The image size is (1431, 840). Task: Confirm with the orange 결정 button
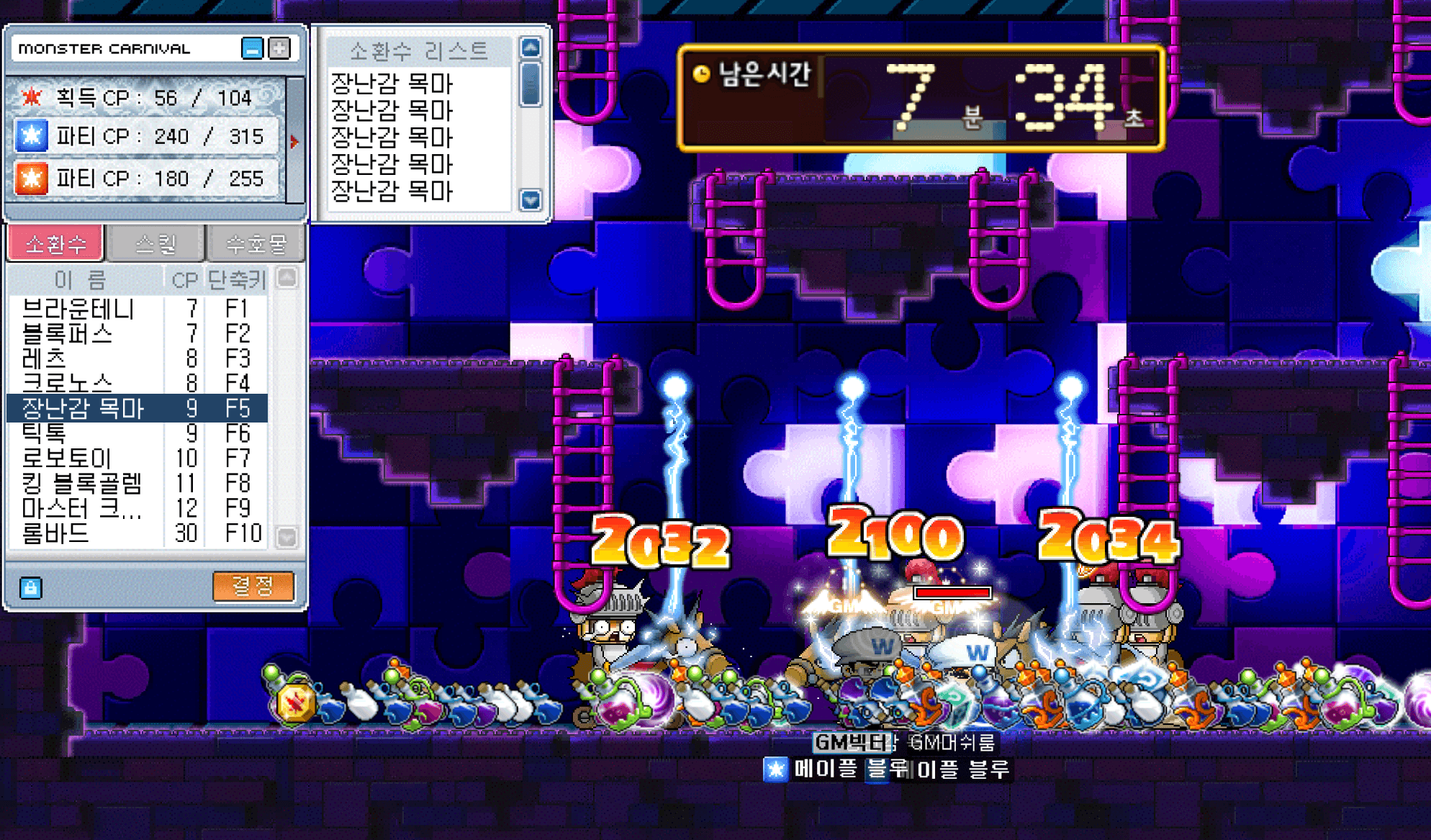click(x=253, y=586)
